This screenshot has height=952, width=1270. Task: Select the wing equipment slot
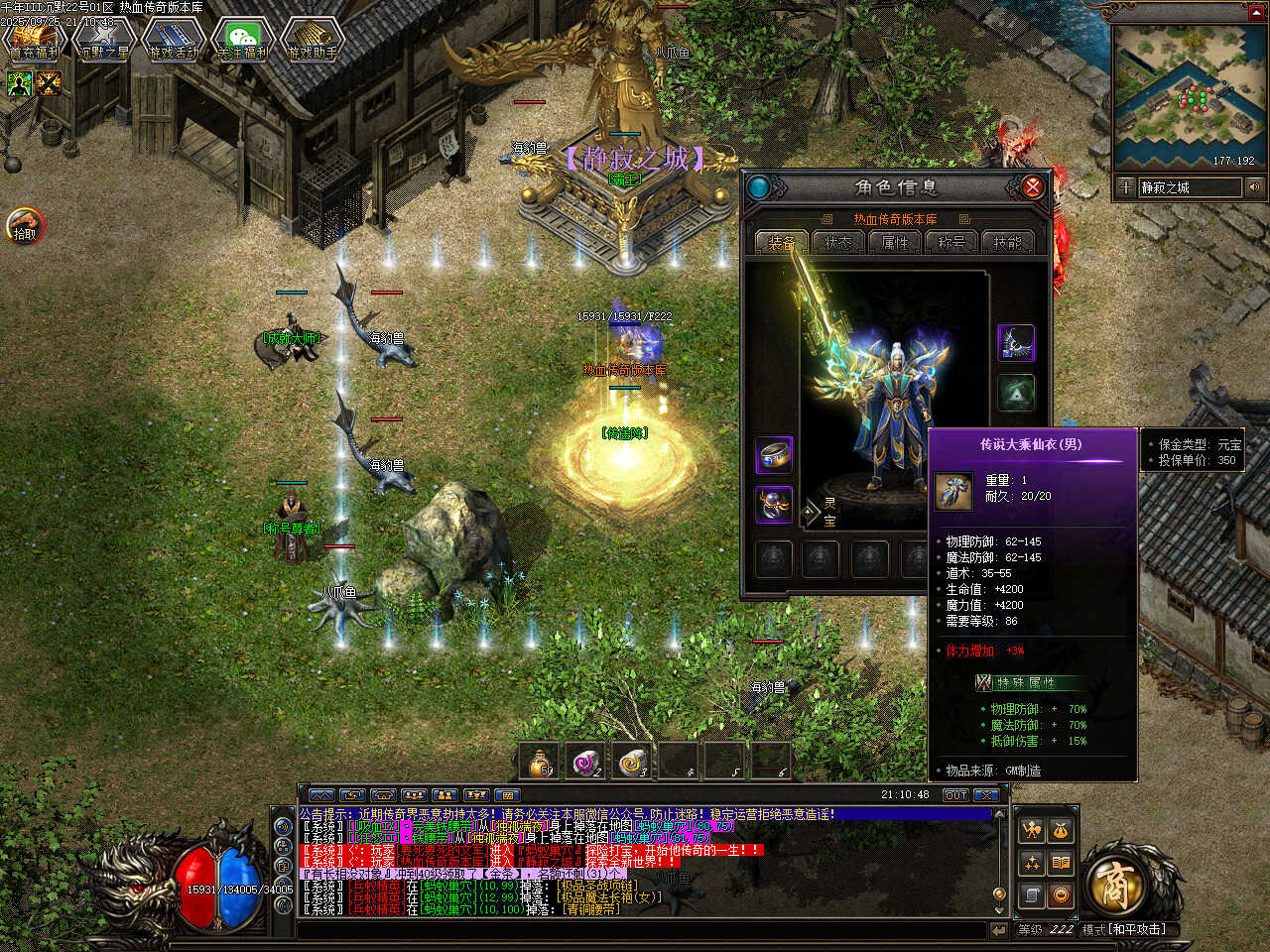1016,343
